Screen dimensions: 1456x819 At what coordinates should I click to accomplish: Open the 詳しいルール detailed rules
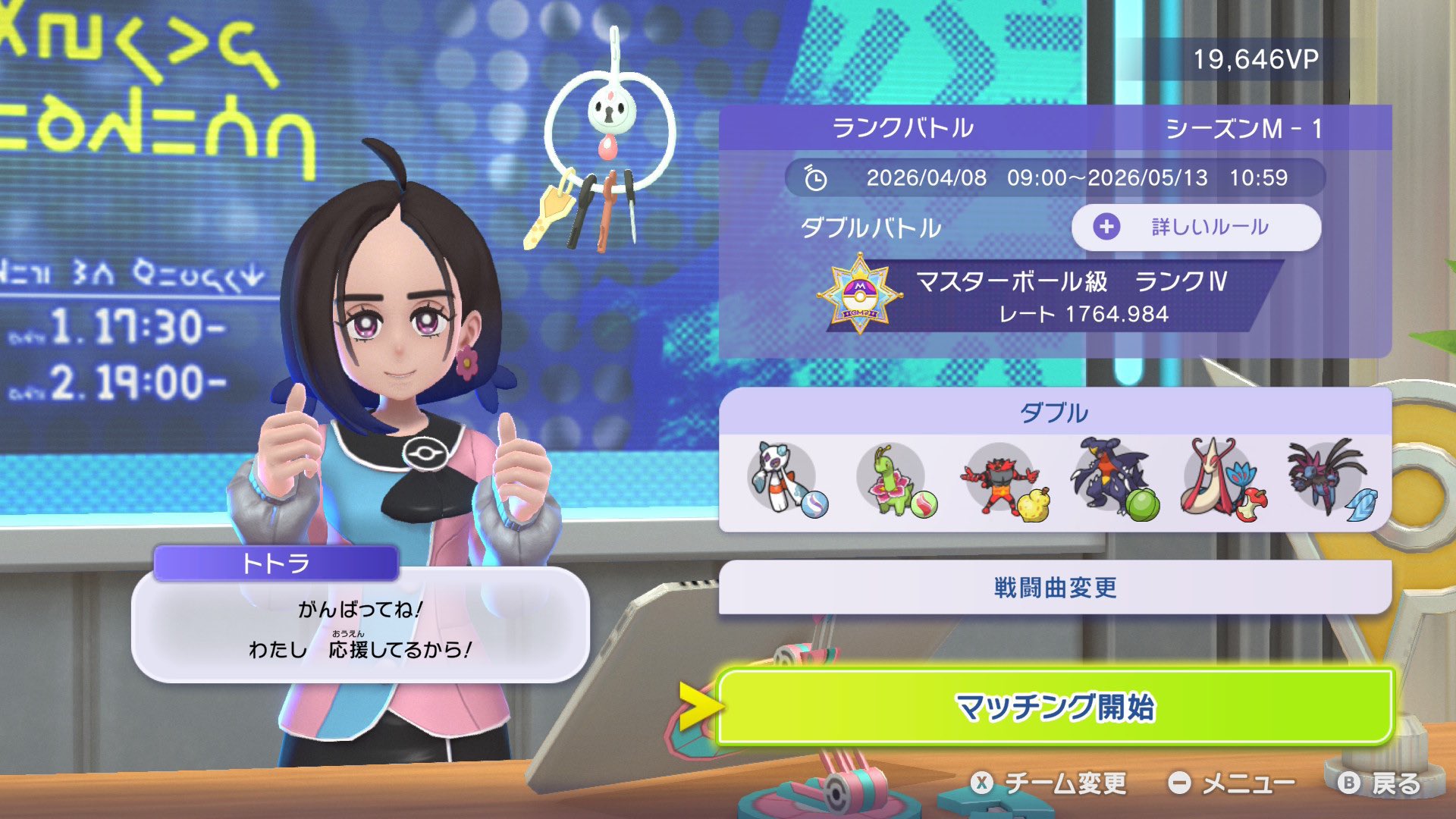1196,227
